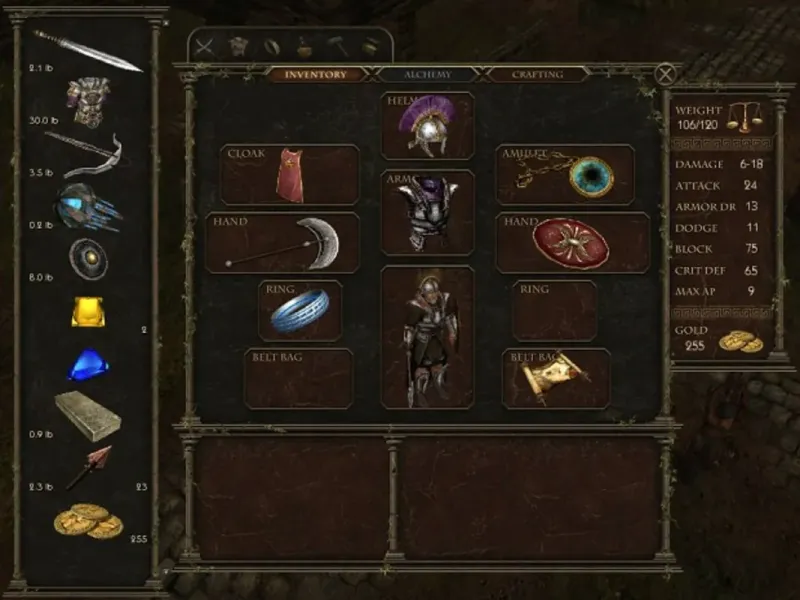The height and width of the screenshot is (600, 800).
Task: Open the Crafting tab
Action: click(x=537, y=75)
